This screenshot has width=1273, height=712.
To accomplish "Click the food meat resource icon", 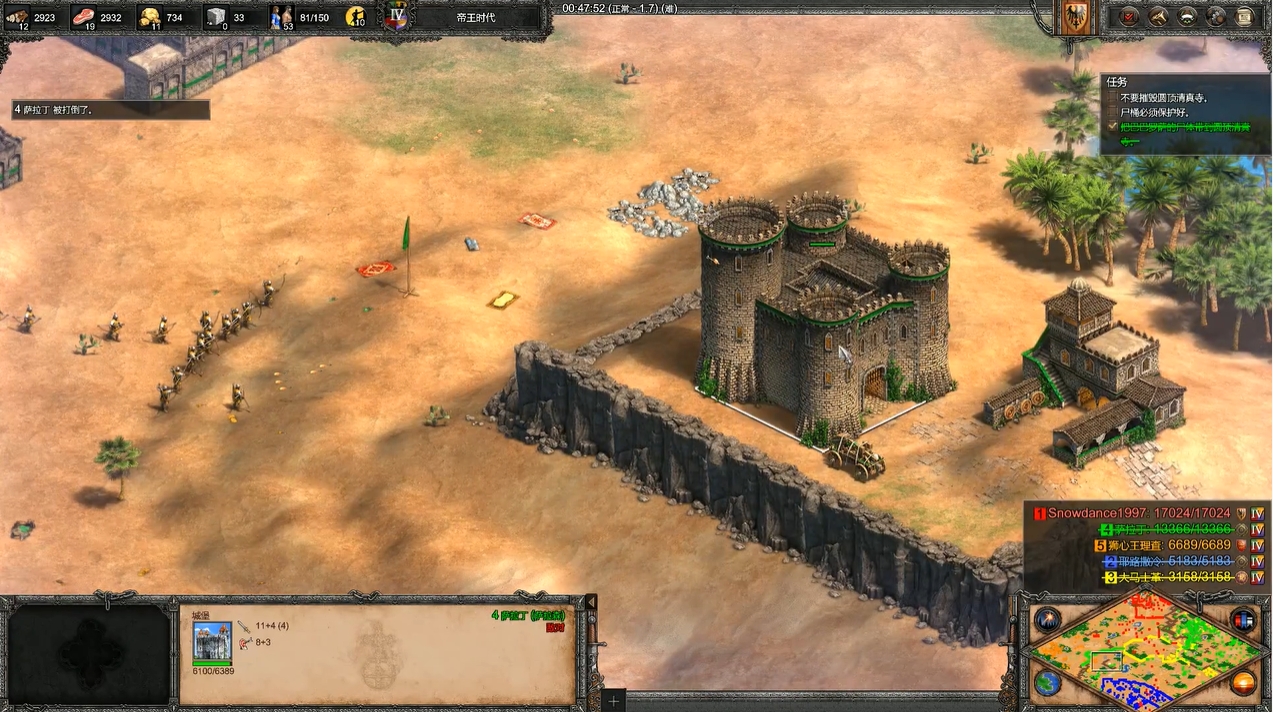I will (x=83, y=16).
